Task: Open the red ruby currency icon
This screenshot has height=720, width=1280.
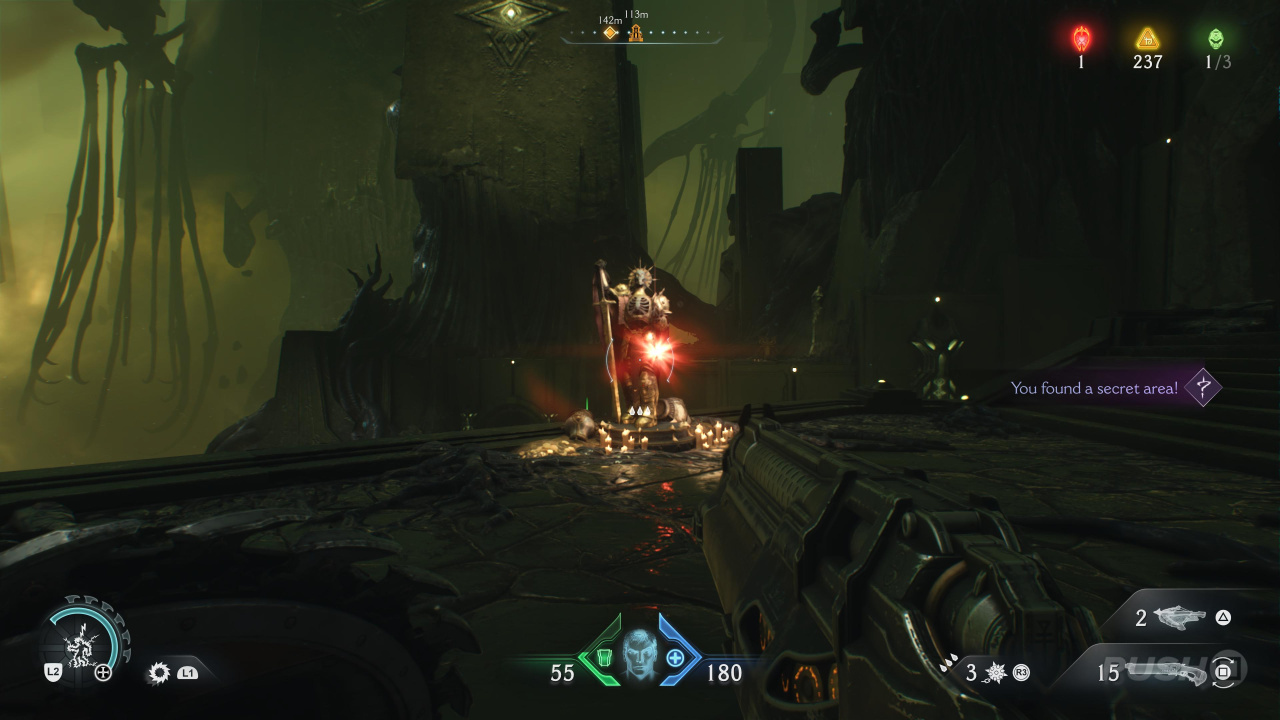Action: 1081,39
